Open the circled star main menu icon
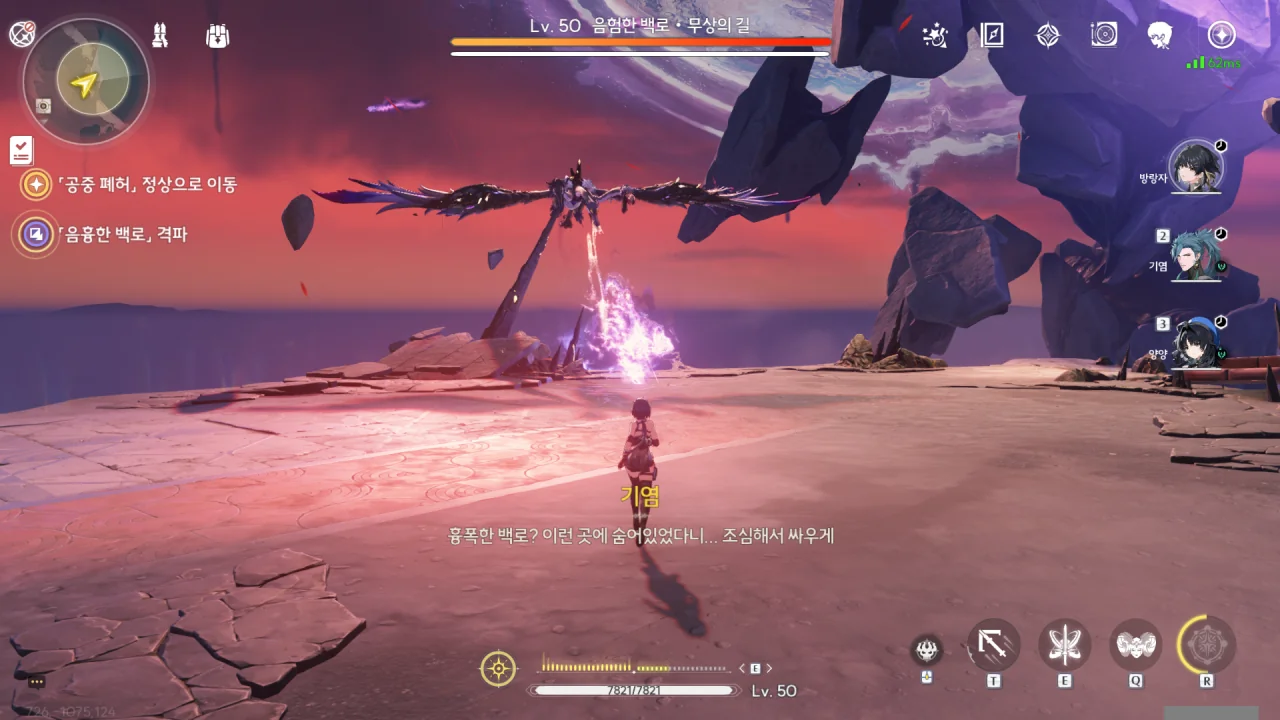The image size is (1280, 720). (1220, 36)
